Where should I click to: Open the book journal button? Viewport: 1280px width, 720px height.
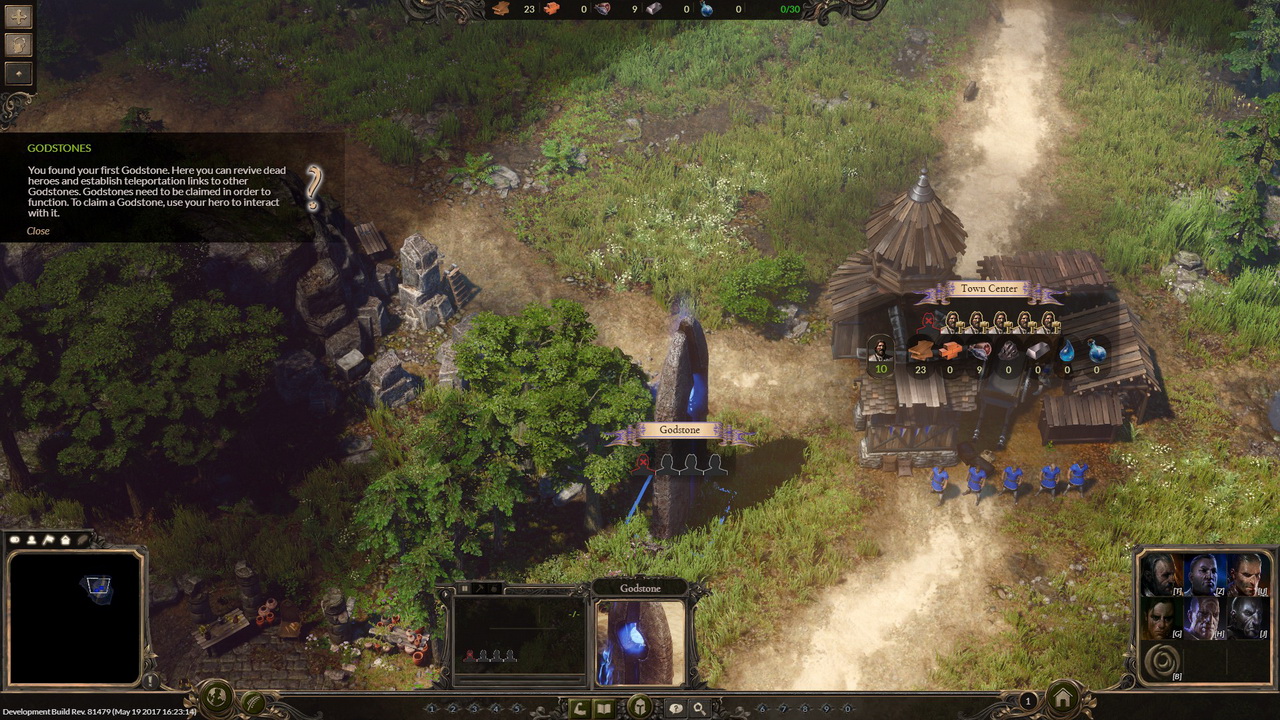[x=604, y=709]
